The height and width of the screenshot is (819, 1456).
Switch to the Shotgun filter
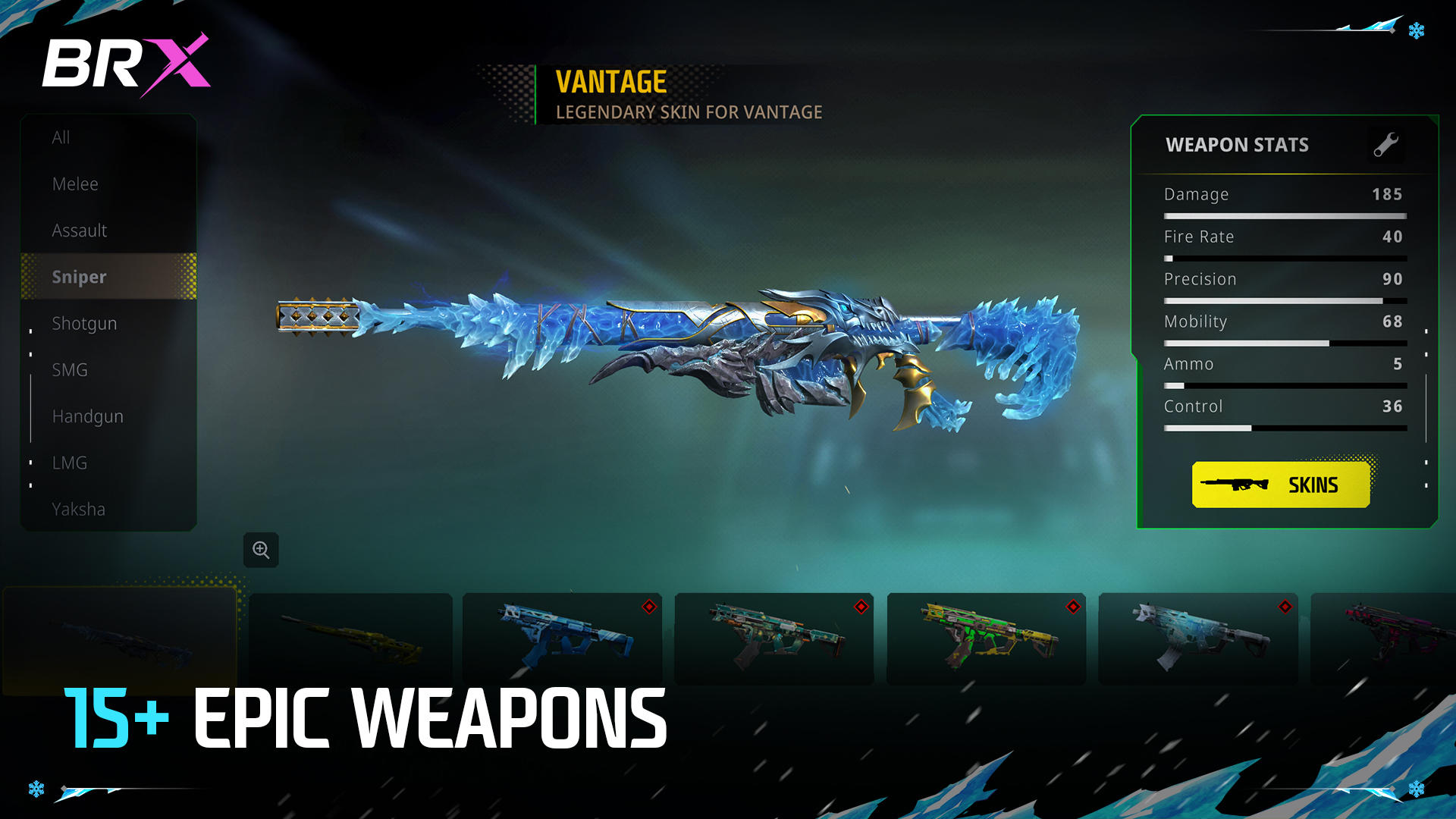click(x=84, y=323)
